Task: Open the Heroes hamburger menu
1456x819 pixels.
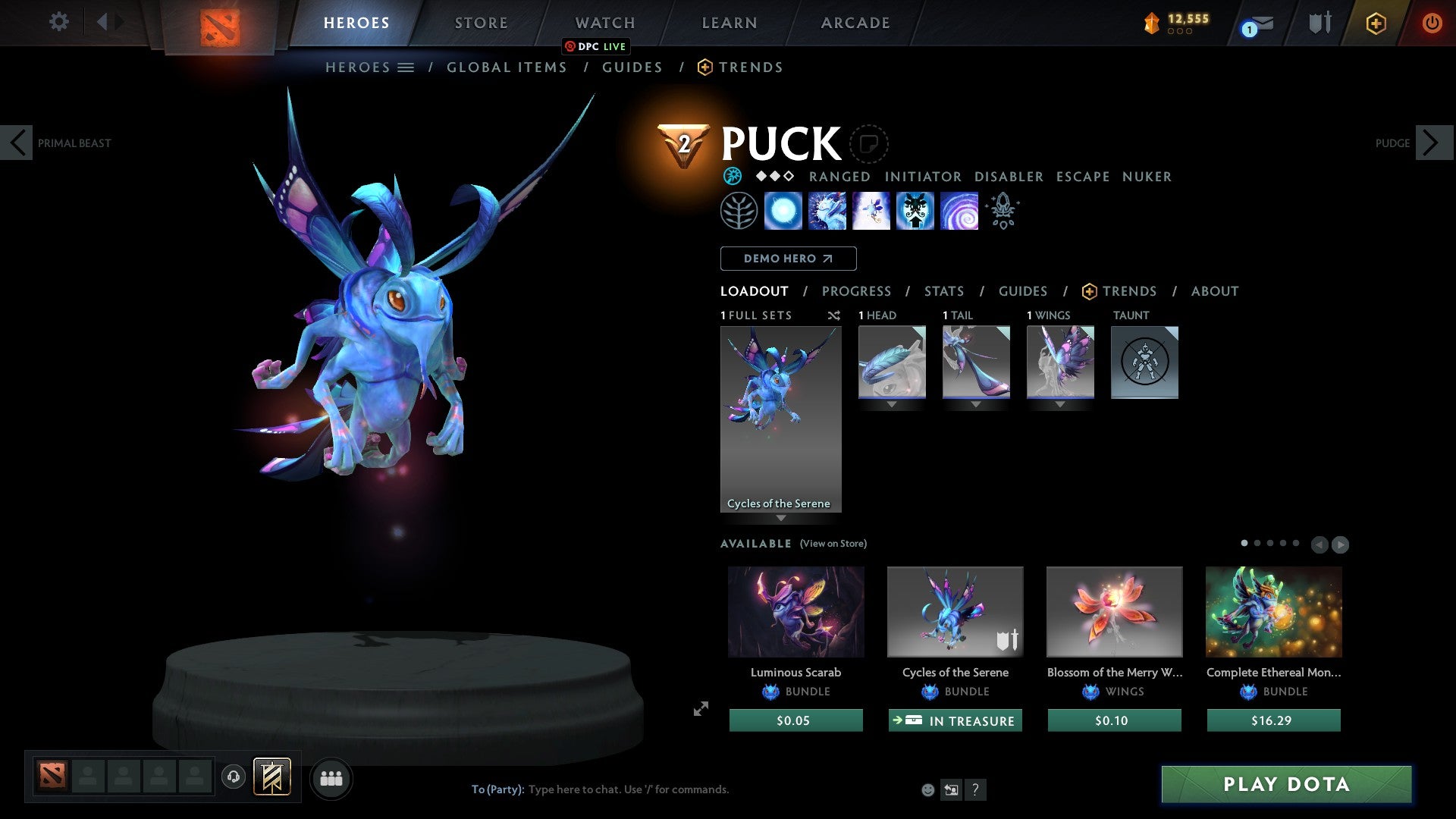Action: (406, 67)
